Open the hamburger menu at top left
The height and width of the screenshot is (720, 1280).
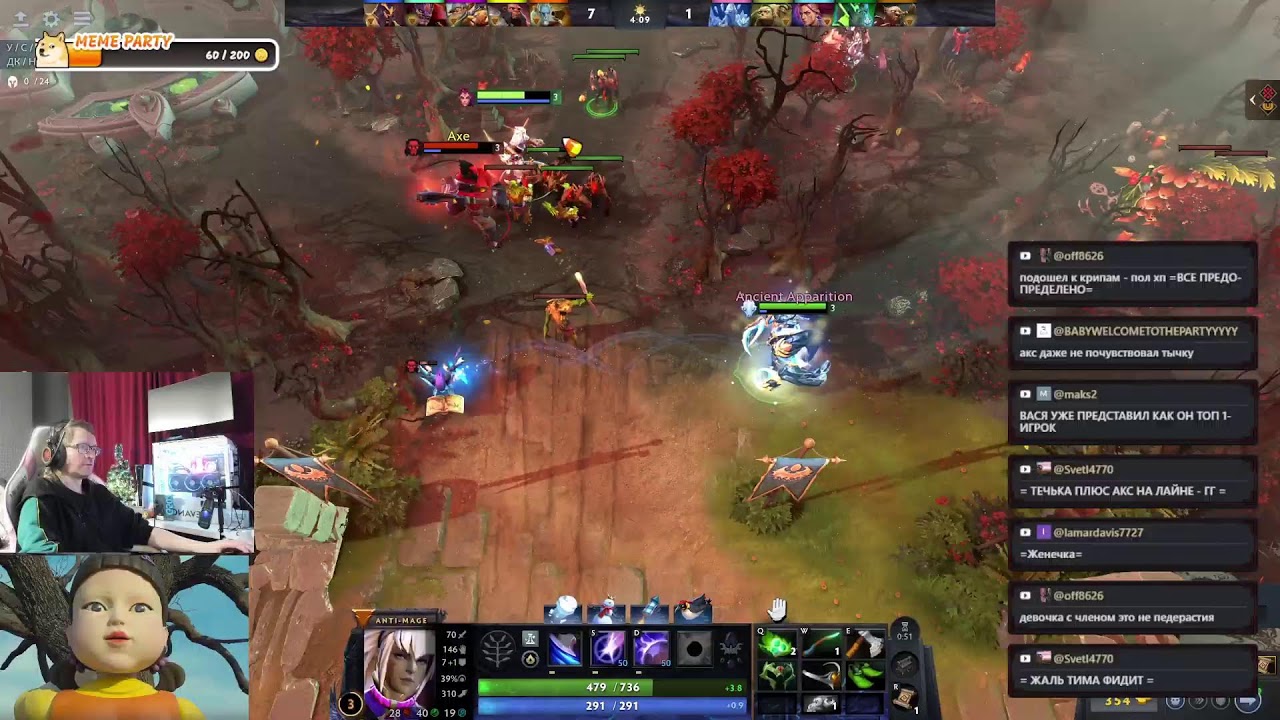(x=82, y=19)
